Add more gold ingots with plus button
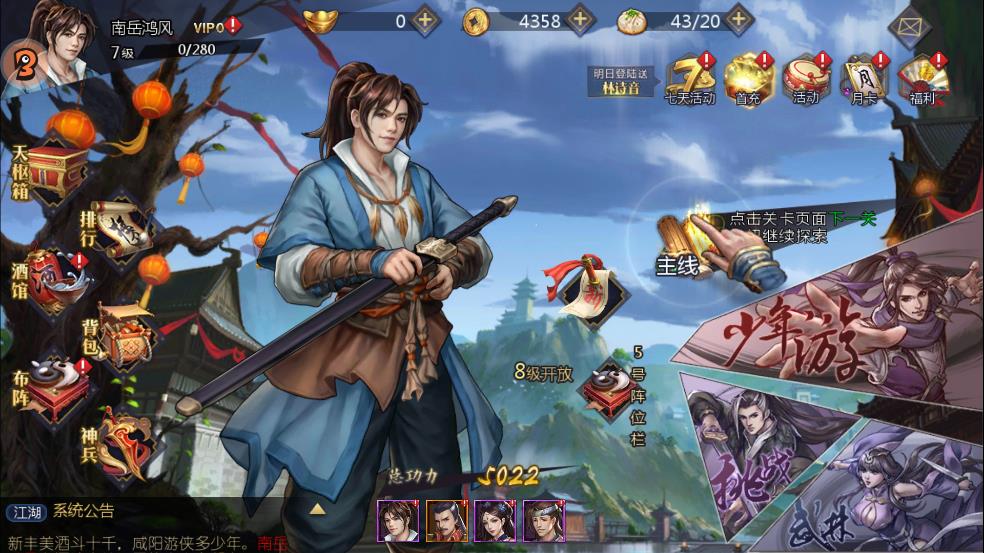This screenshot has width=984, height=553. point(426,20)
